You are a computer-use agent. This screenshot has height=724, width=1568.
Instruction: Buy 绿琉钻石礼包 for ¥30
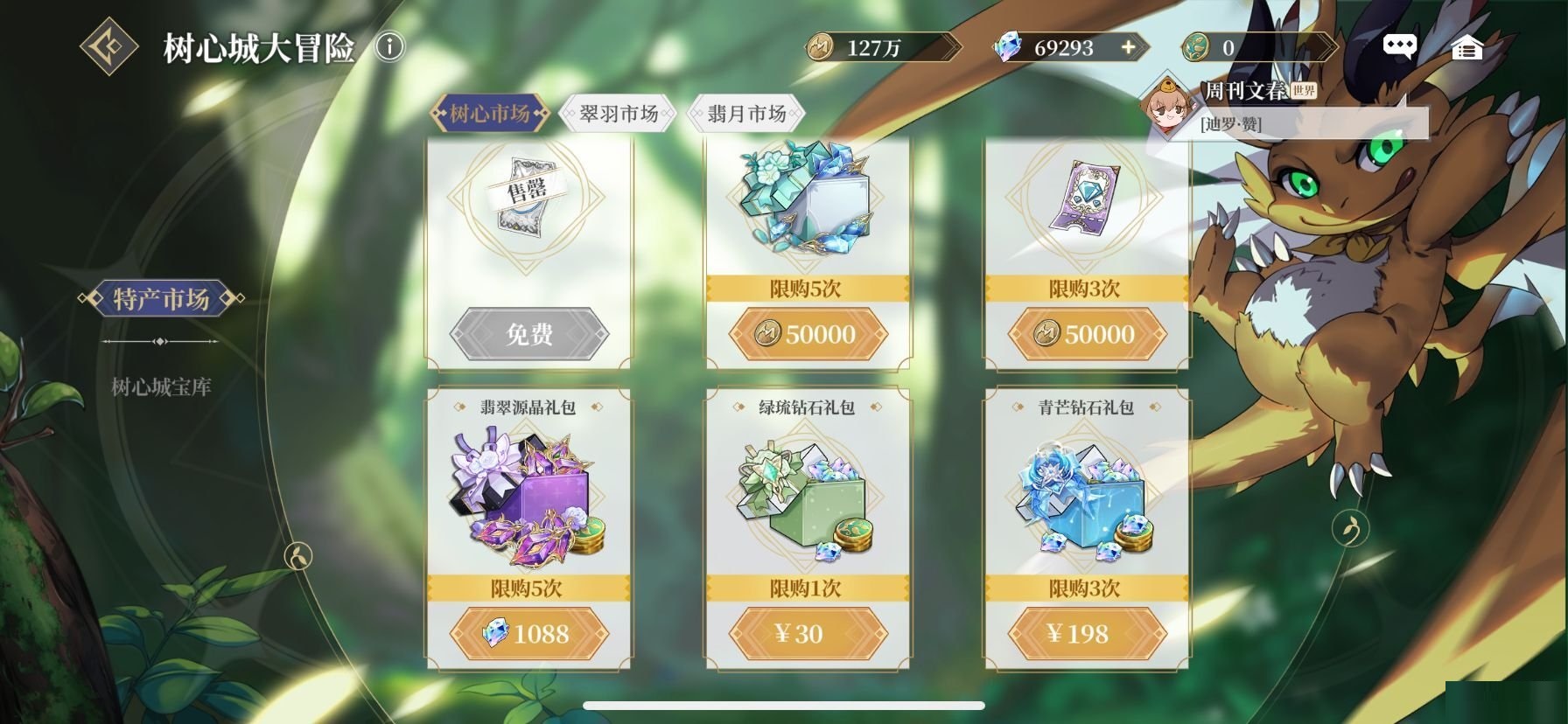pyautogui.click(x=807, y=633)
